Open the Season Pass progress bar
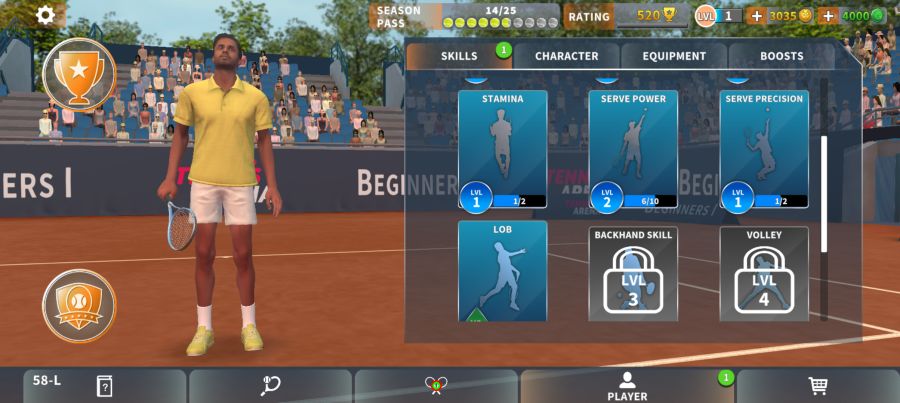This screenshot has height=403, width=900. [x=465, y=16]
